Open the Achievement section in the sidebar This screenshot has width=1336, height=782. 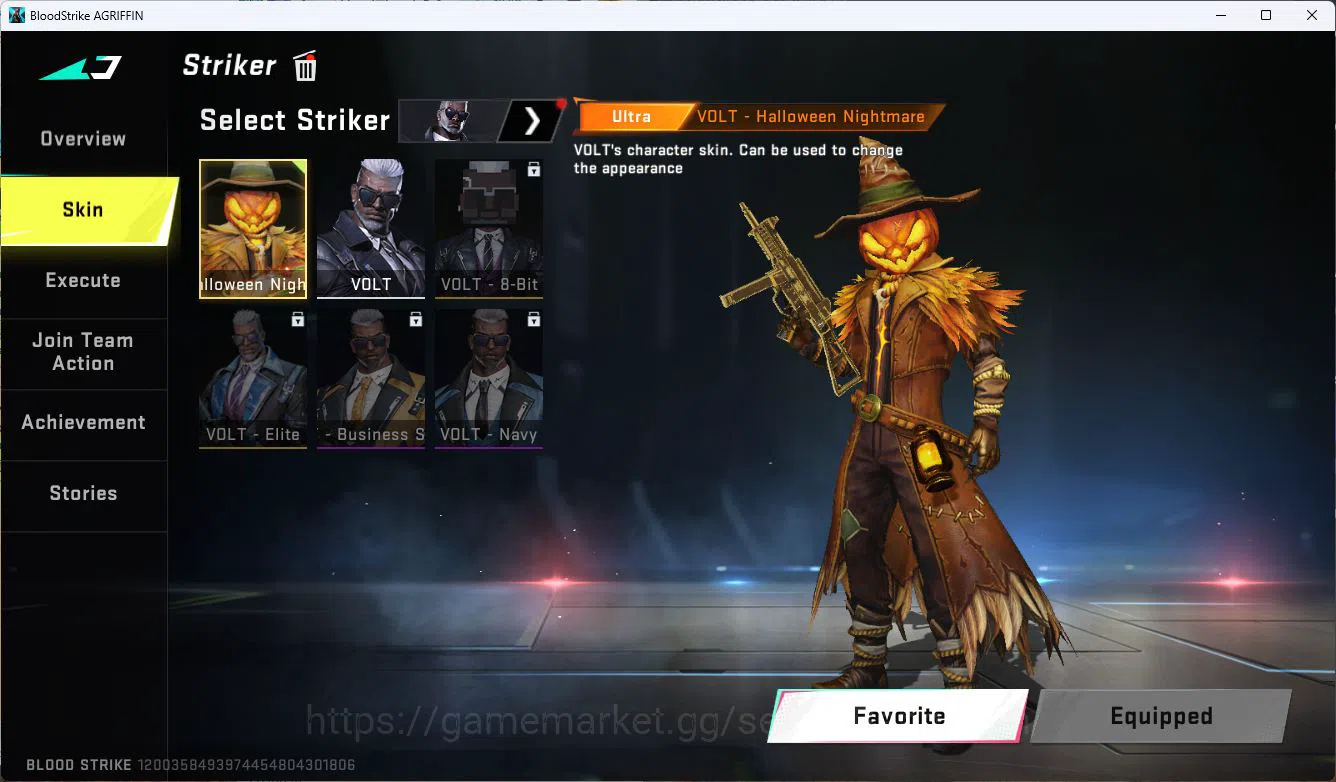click(x=84, y=422)
